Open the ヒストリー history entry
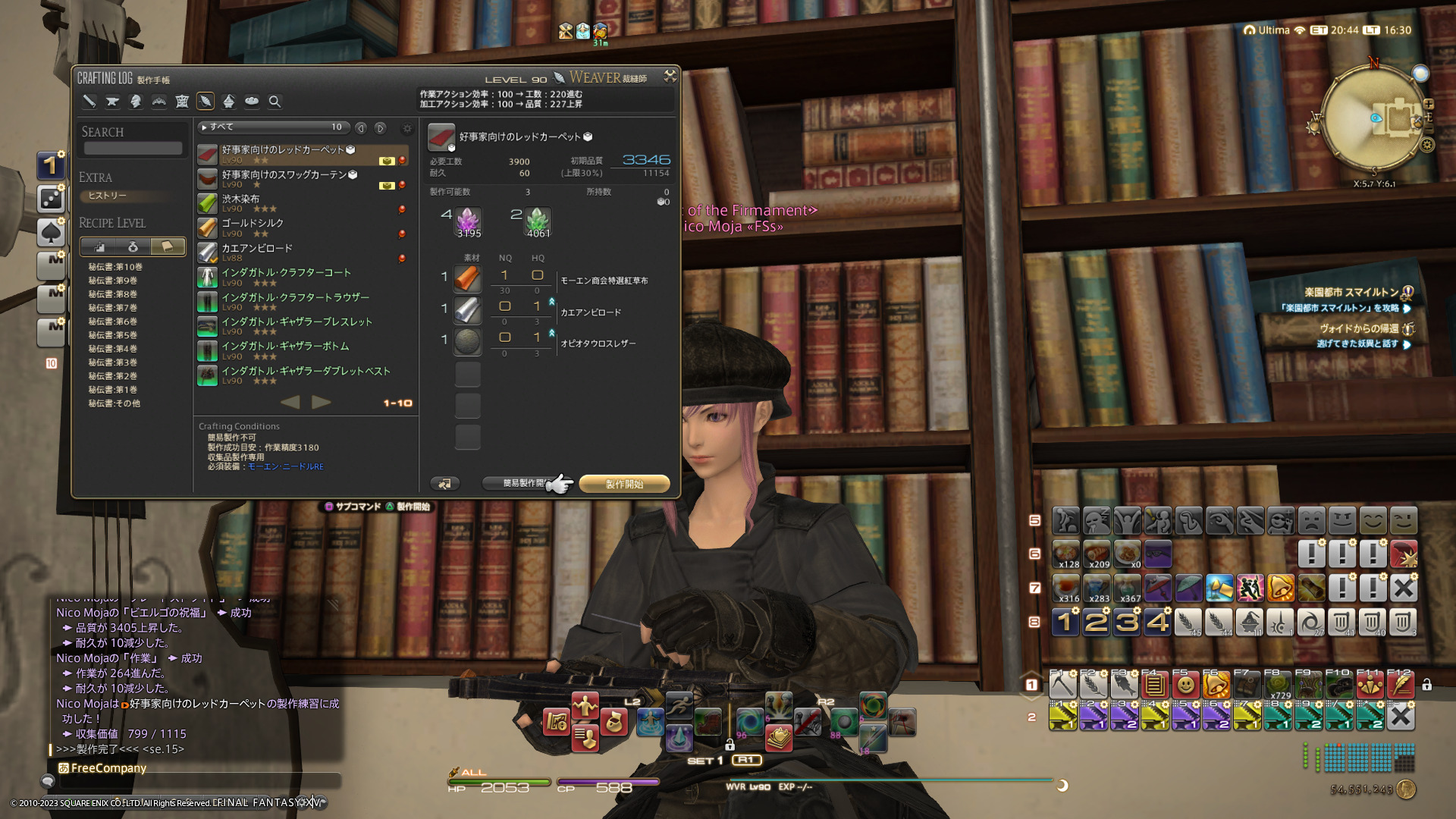Screen dimensions: 1456x819 click(x=108, y=196)
